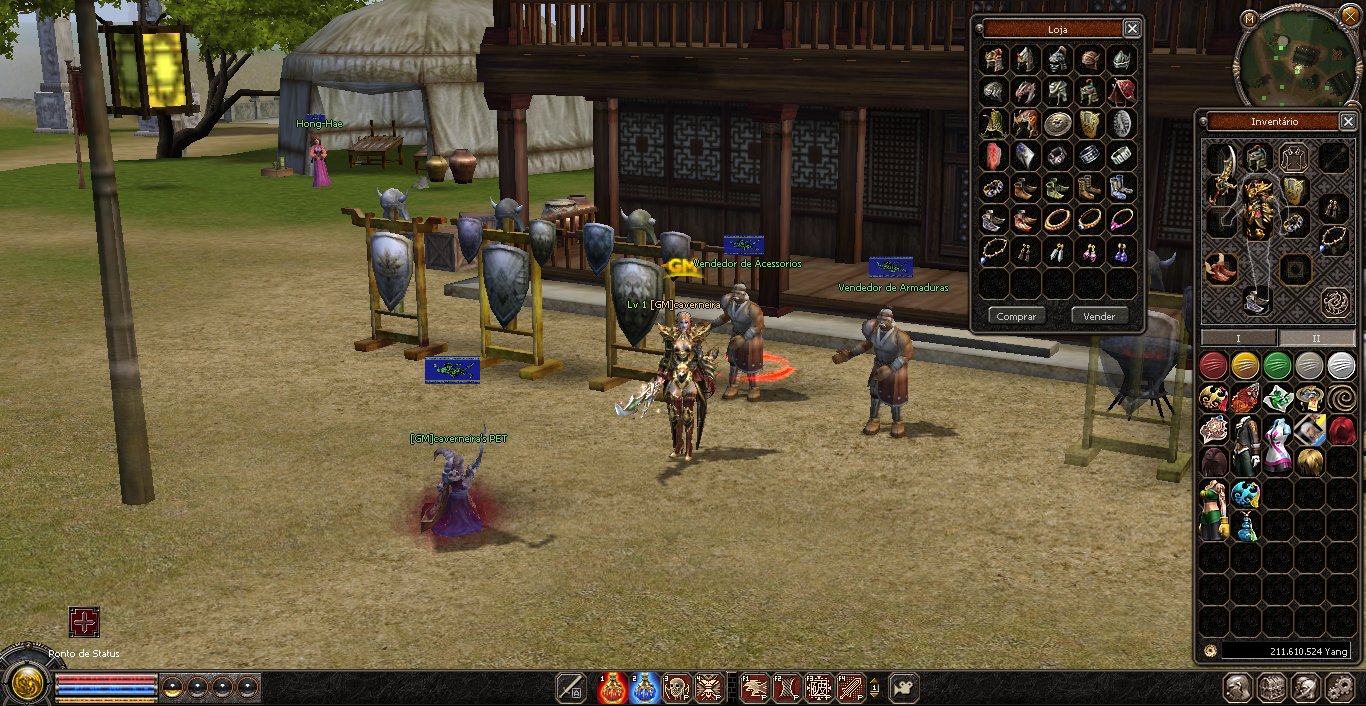Use the red potion in quickslot 1
Image resolution: width=1366 pixels, height=706 pixels.
[x=612, y=687]
